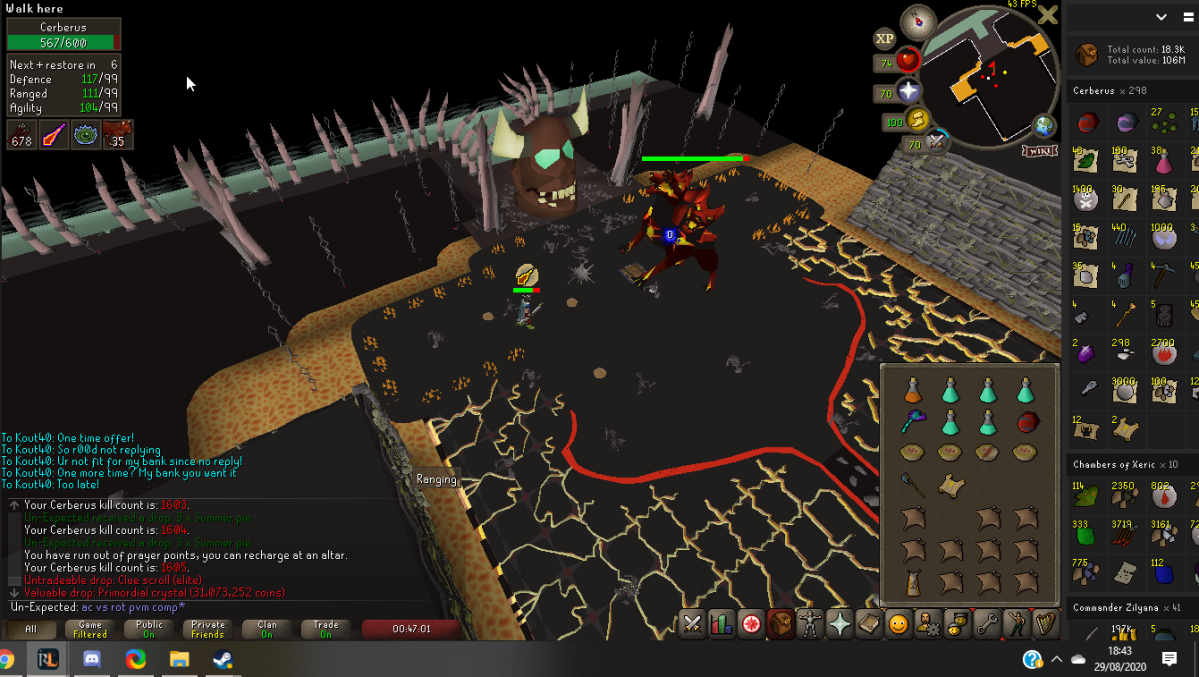Click the Wiki lookup banner
Viewport: 1199px width, 677px height.
[1040, 151]
